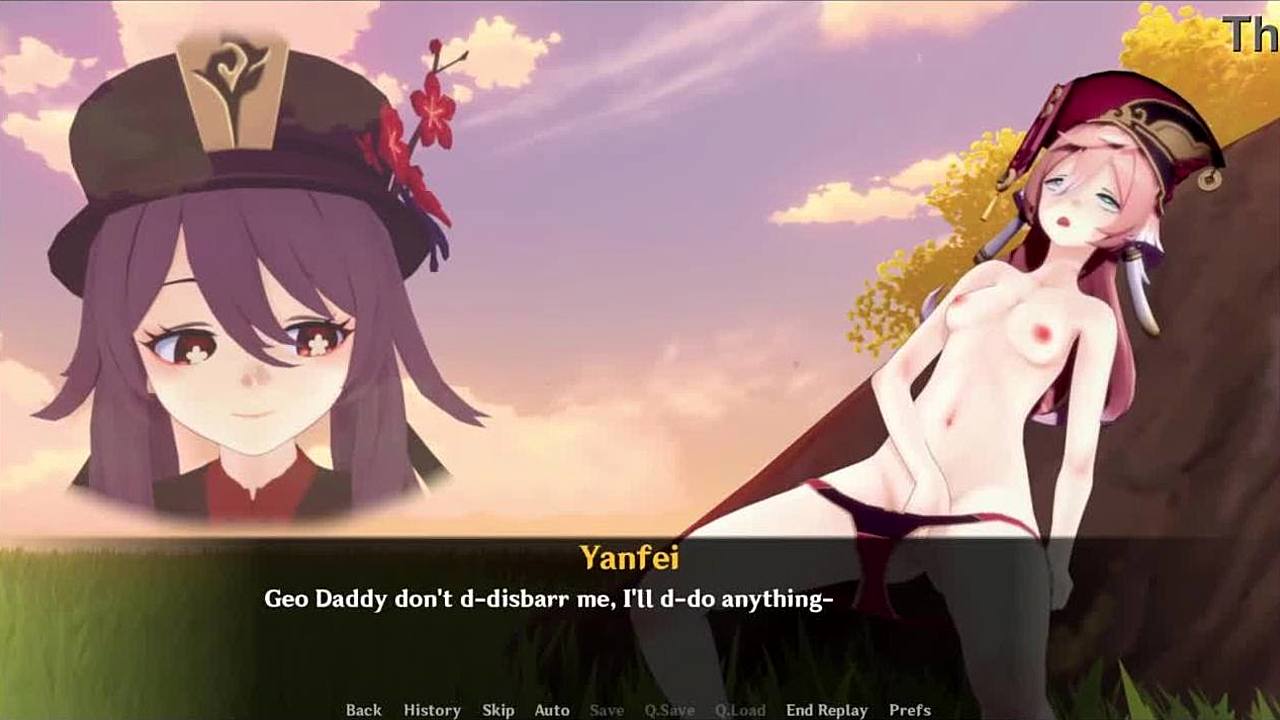Select the Q.Save quick save option

[669, 710]
